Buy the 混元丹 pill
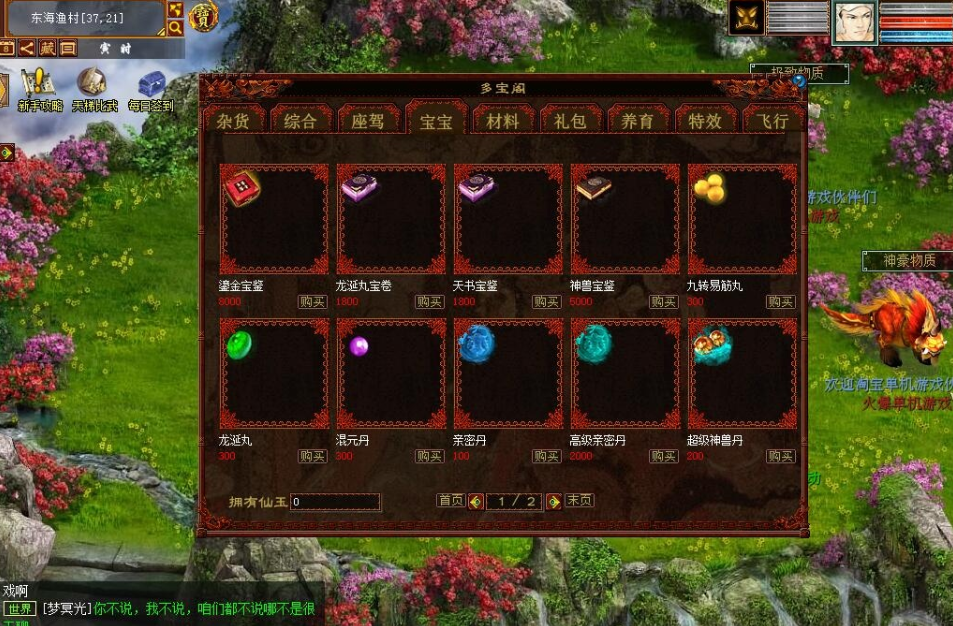 tap(429, 456)
